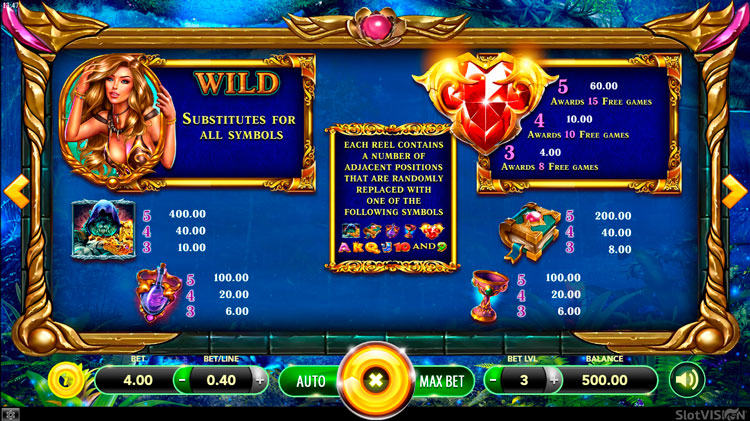Toggle the sound speaker button
Screen dimensions: 750x421
coord(687,380)
